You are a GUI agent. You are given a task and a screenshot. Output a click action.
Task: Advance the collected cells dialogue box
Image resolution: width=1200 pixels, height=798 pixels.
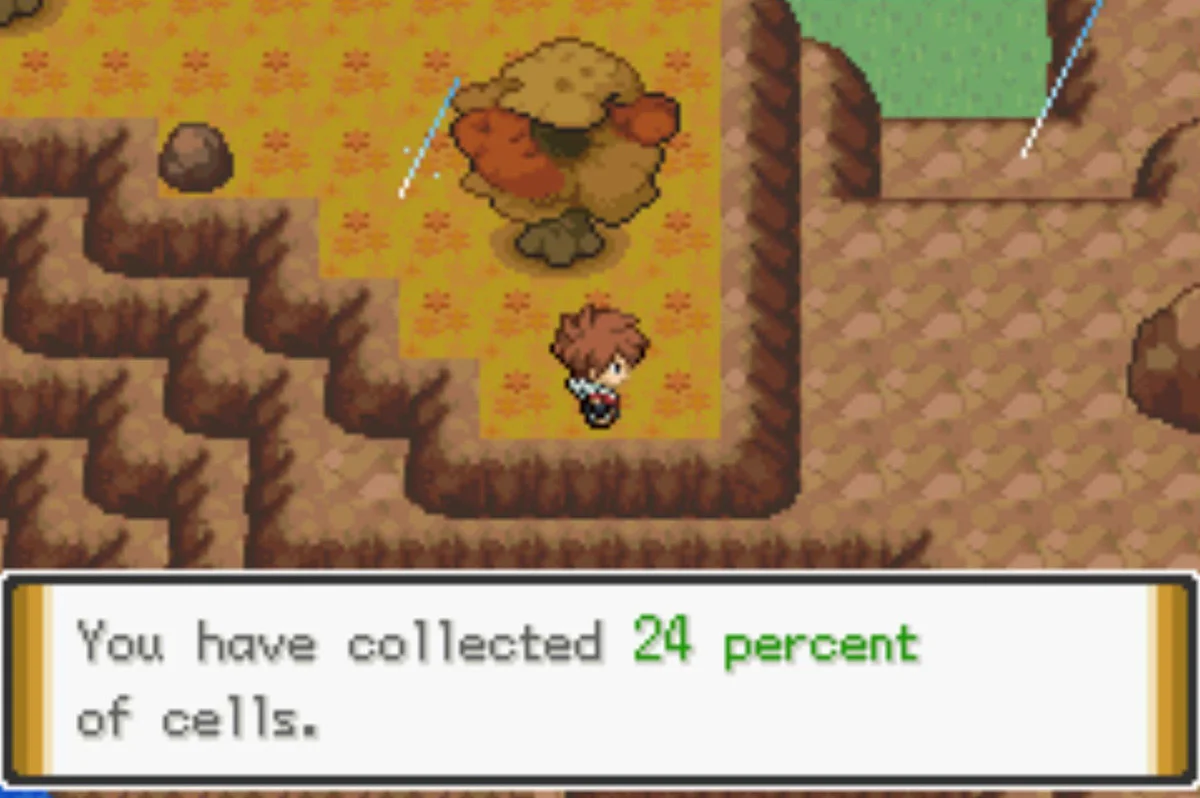(x=600, y=680)
